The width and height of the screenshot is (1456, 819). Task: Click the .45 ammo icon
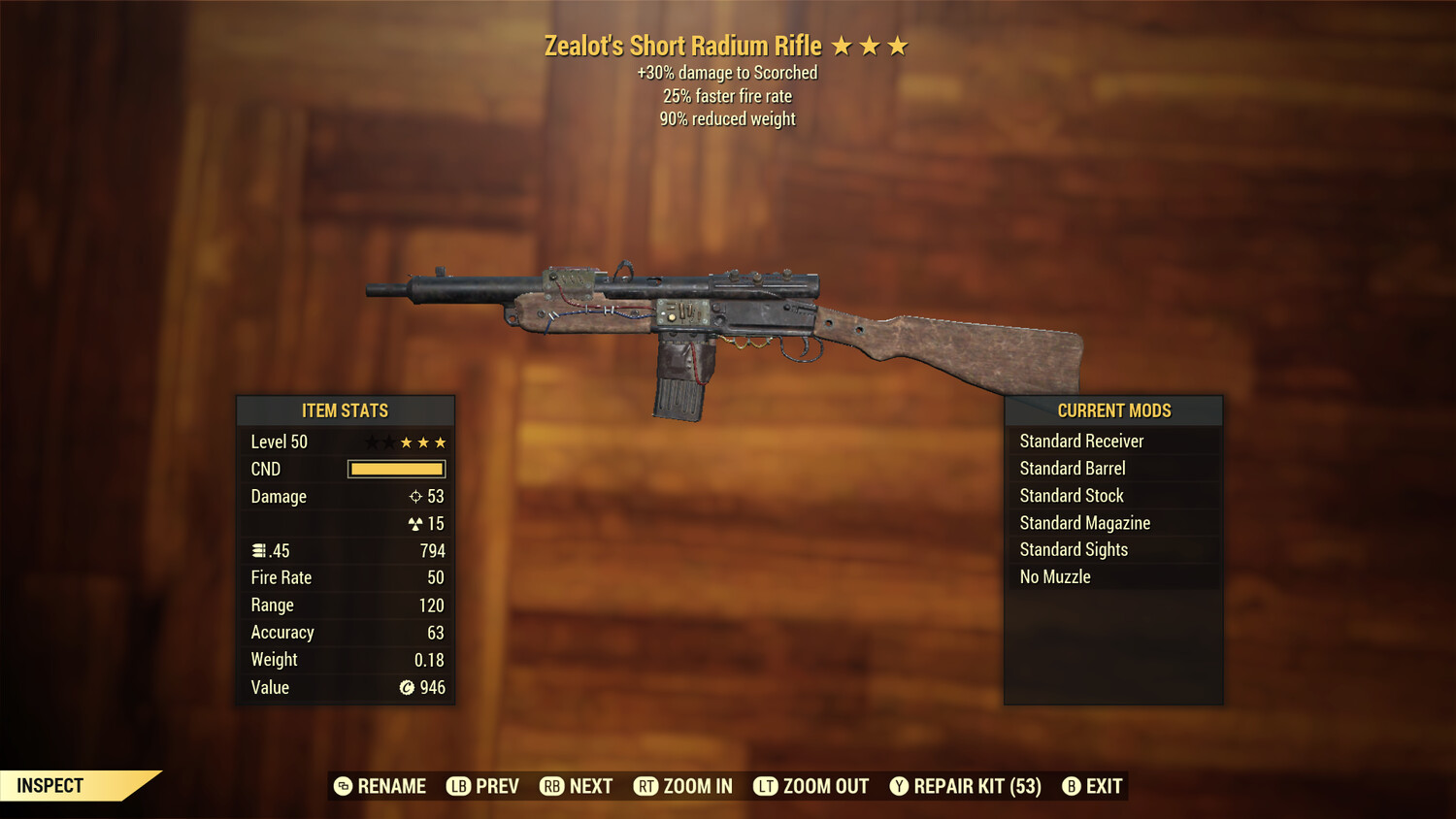click(258, 550)
